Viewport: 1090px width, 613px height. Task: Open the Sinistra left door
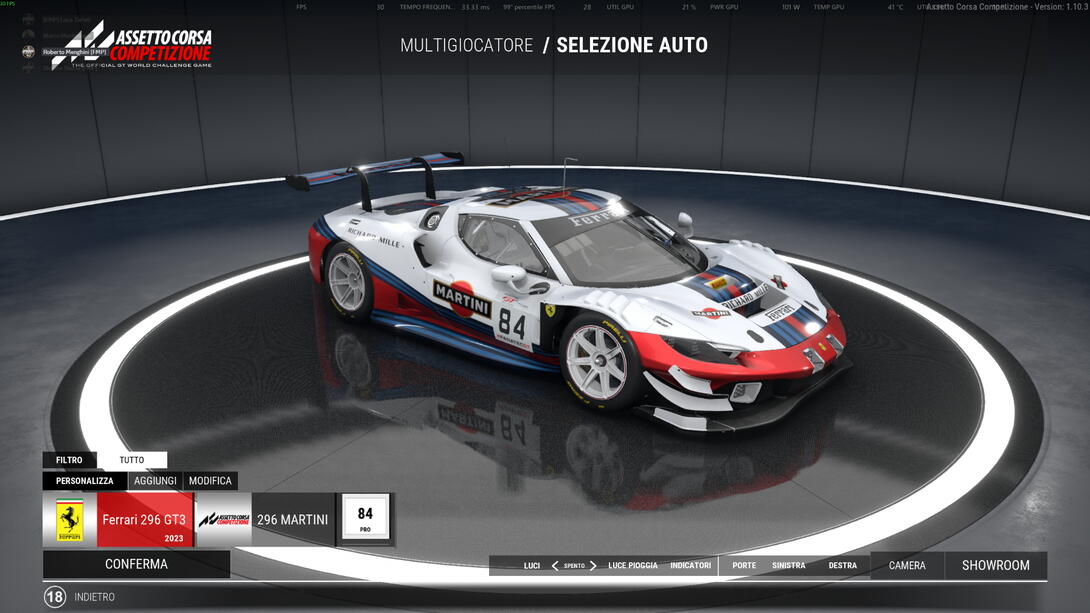pyautogui.click(x=788, y=565)
